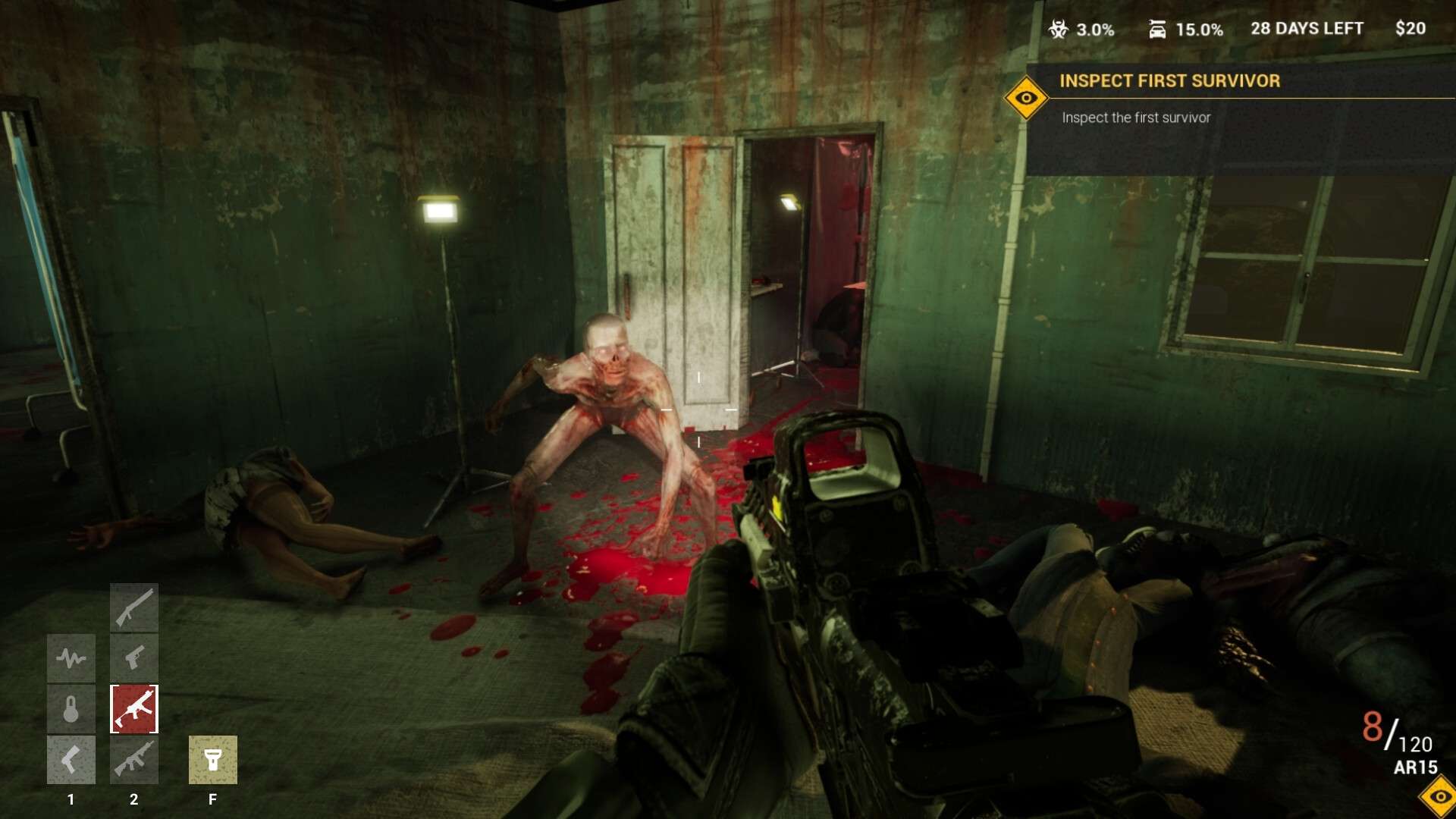This screenshot has width=1456, height=819.
Task: Select the pulse wave scanner tool
Action: click(71, 657)
